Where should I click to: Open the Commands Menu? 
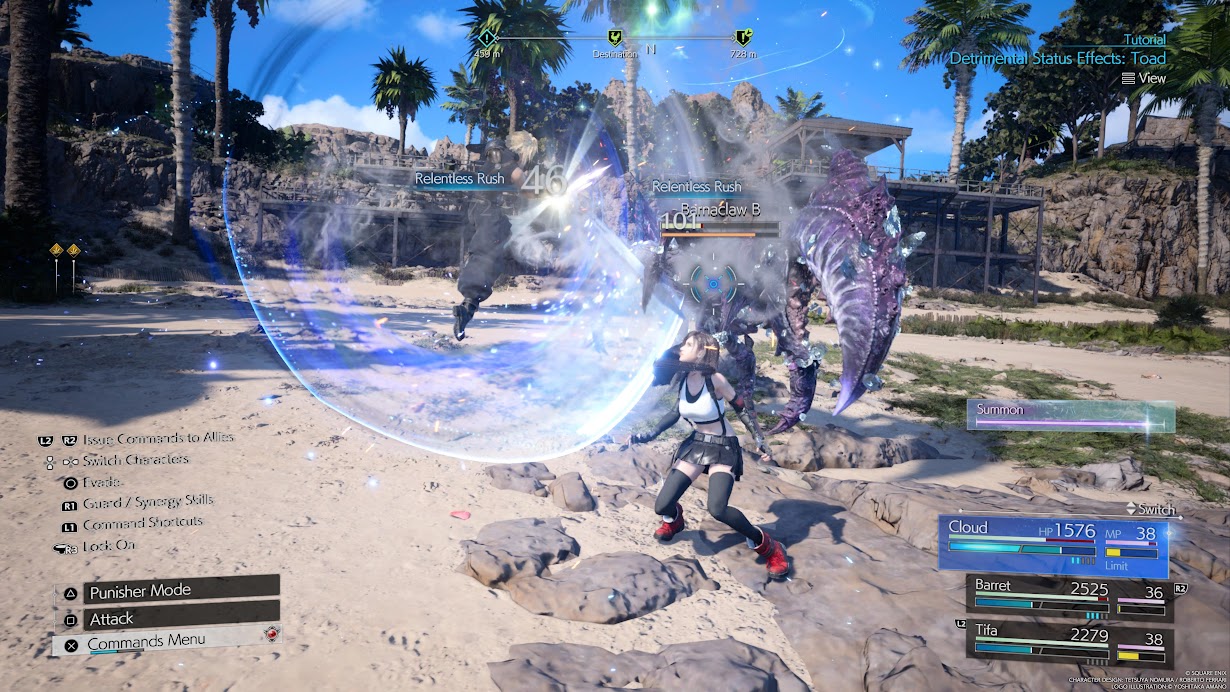(x=166, y=642)
